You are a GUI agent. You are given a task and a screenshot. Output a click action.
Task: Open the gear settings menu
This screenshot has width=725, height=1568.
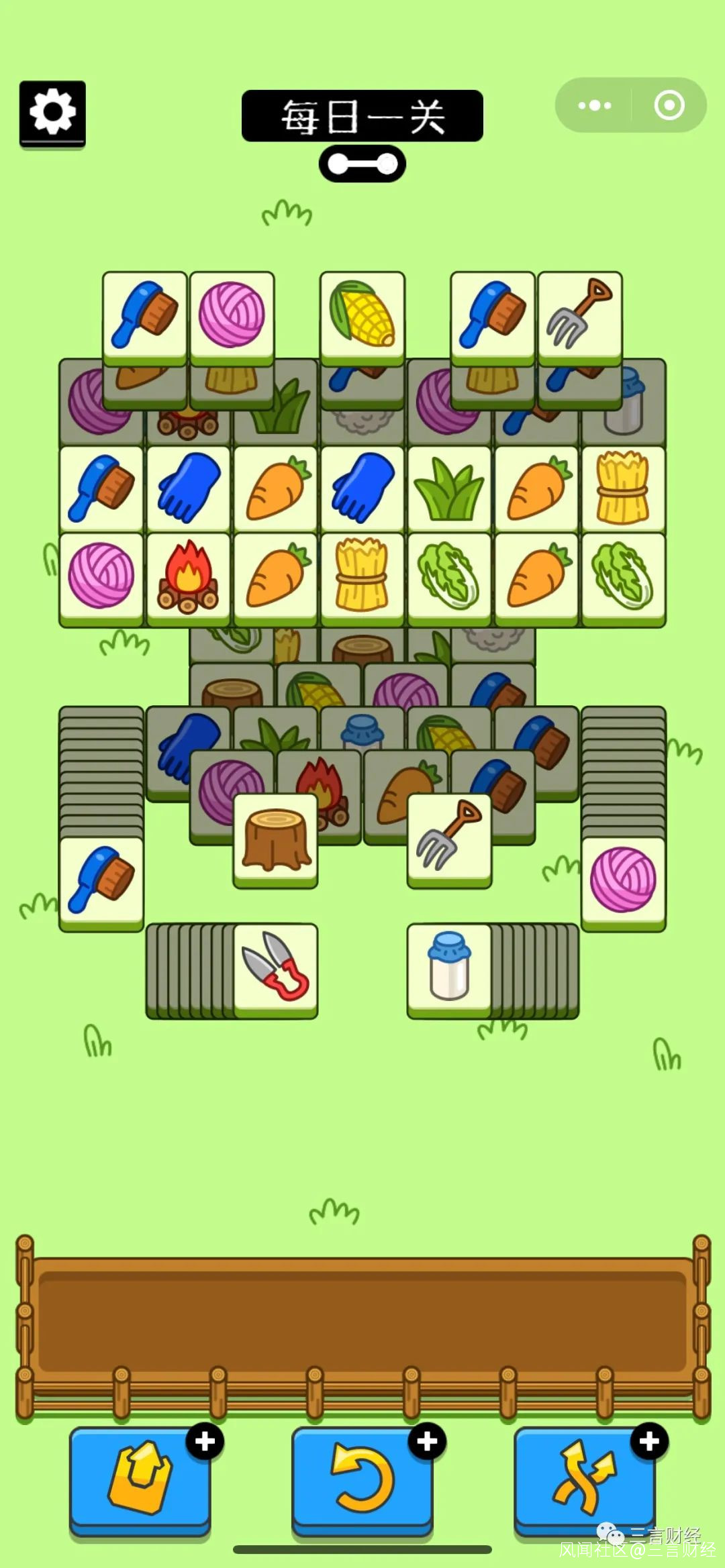click(52, 112)
